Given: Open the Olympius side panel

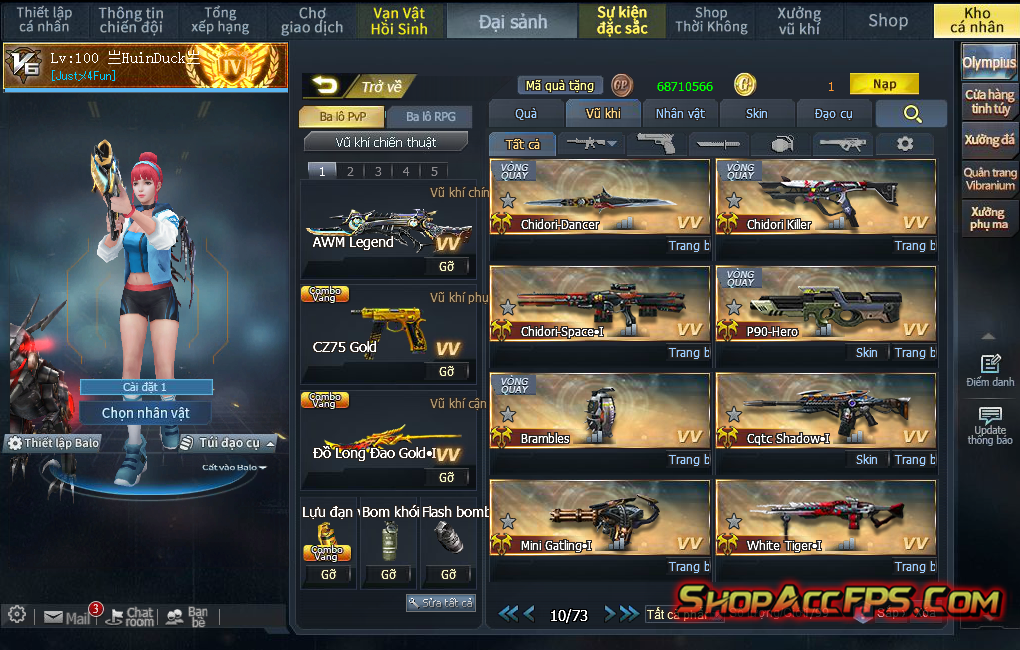Looking at the screenshot, I should [x=989, y=62].
